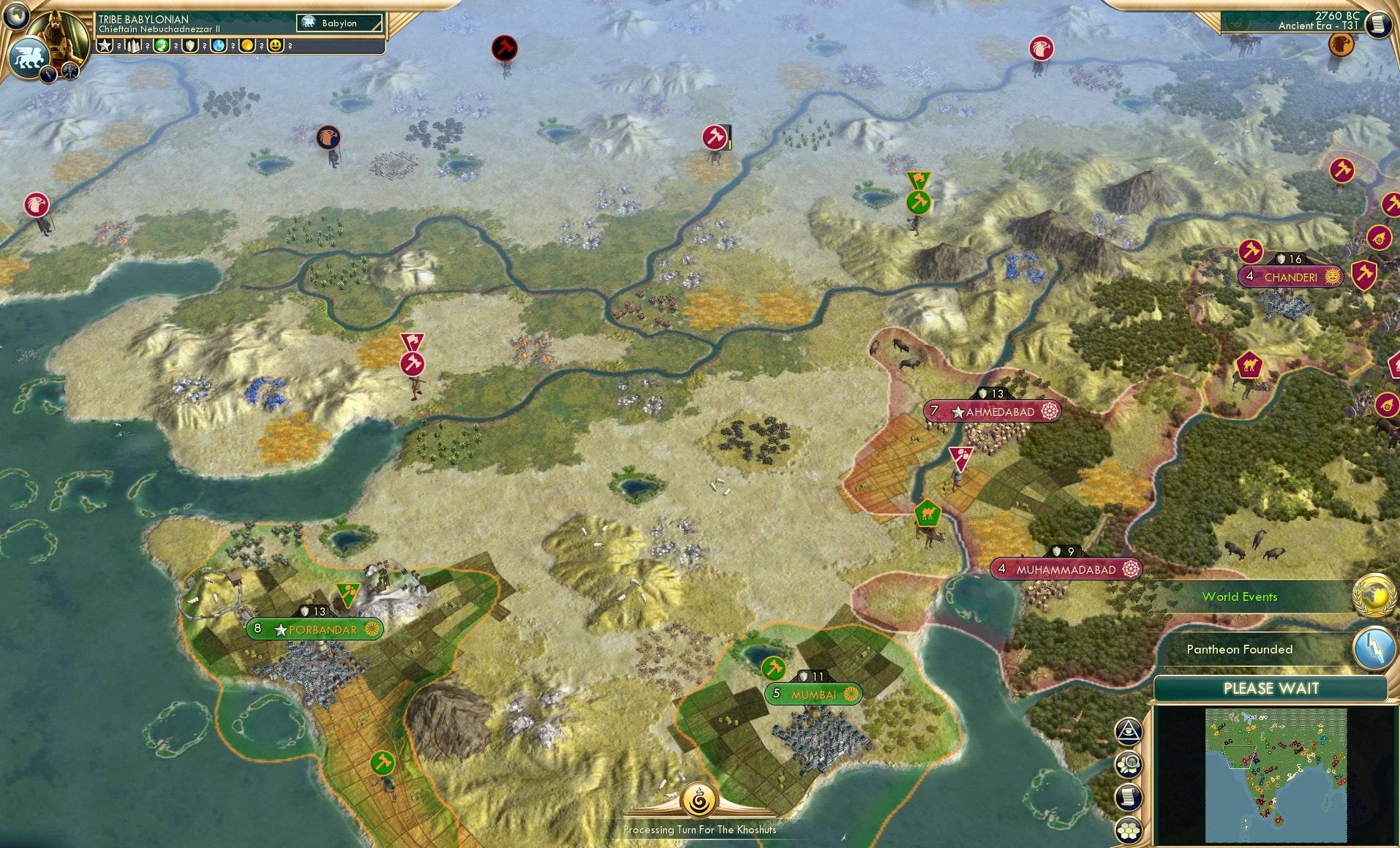
Task: Open the notification log scroll icon
Action: pyautogui.click(x=1127, y=798)
